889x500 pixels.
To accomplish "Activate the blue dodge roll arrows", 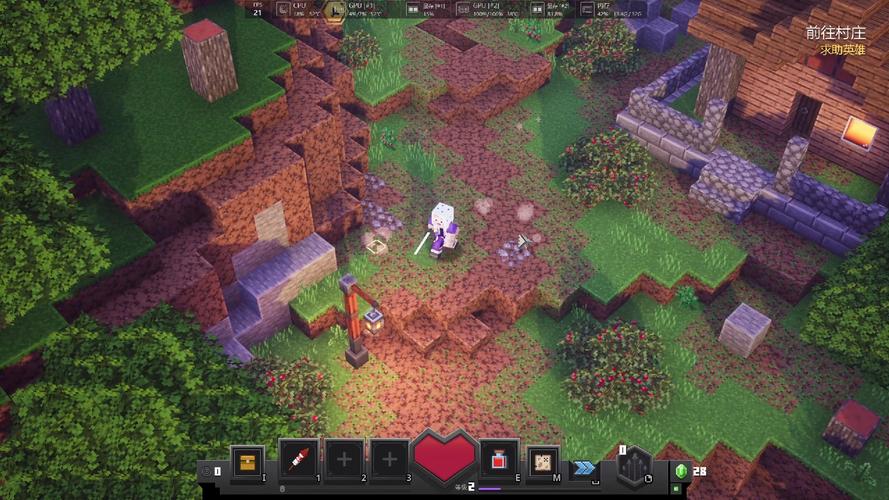I will click(583, 467).
